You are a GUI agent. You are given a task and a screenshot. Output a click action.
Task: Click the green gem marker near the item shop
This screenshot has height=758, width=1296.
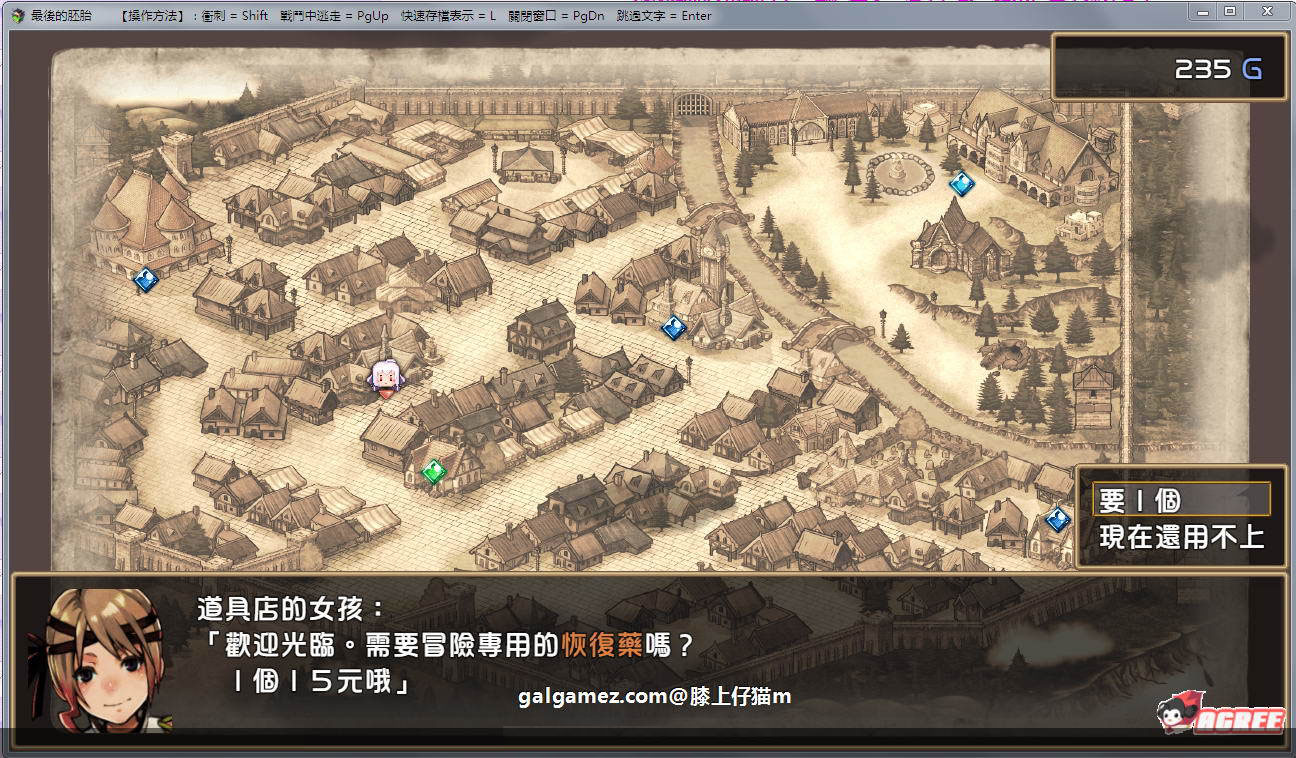(433, 471)
